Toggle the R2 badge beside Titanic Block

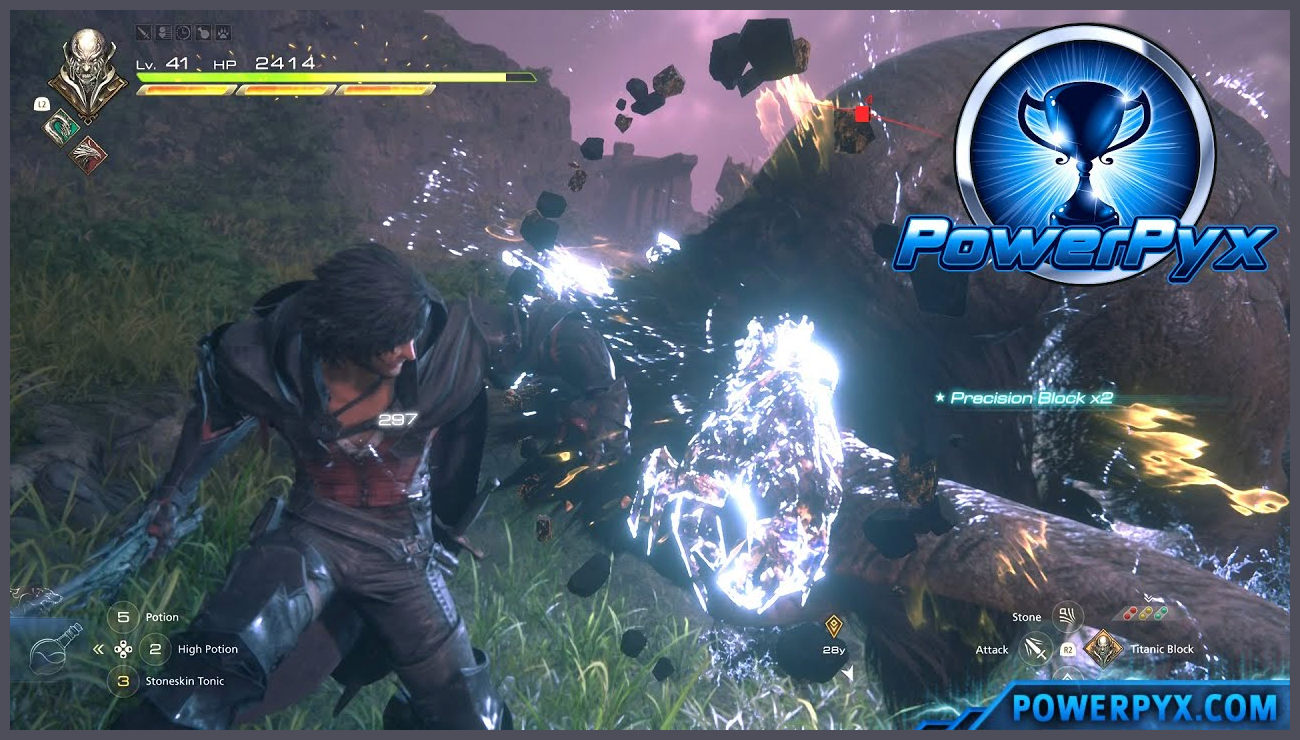1067,650
